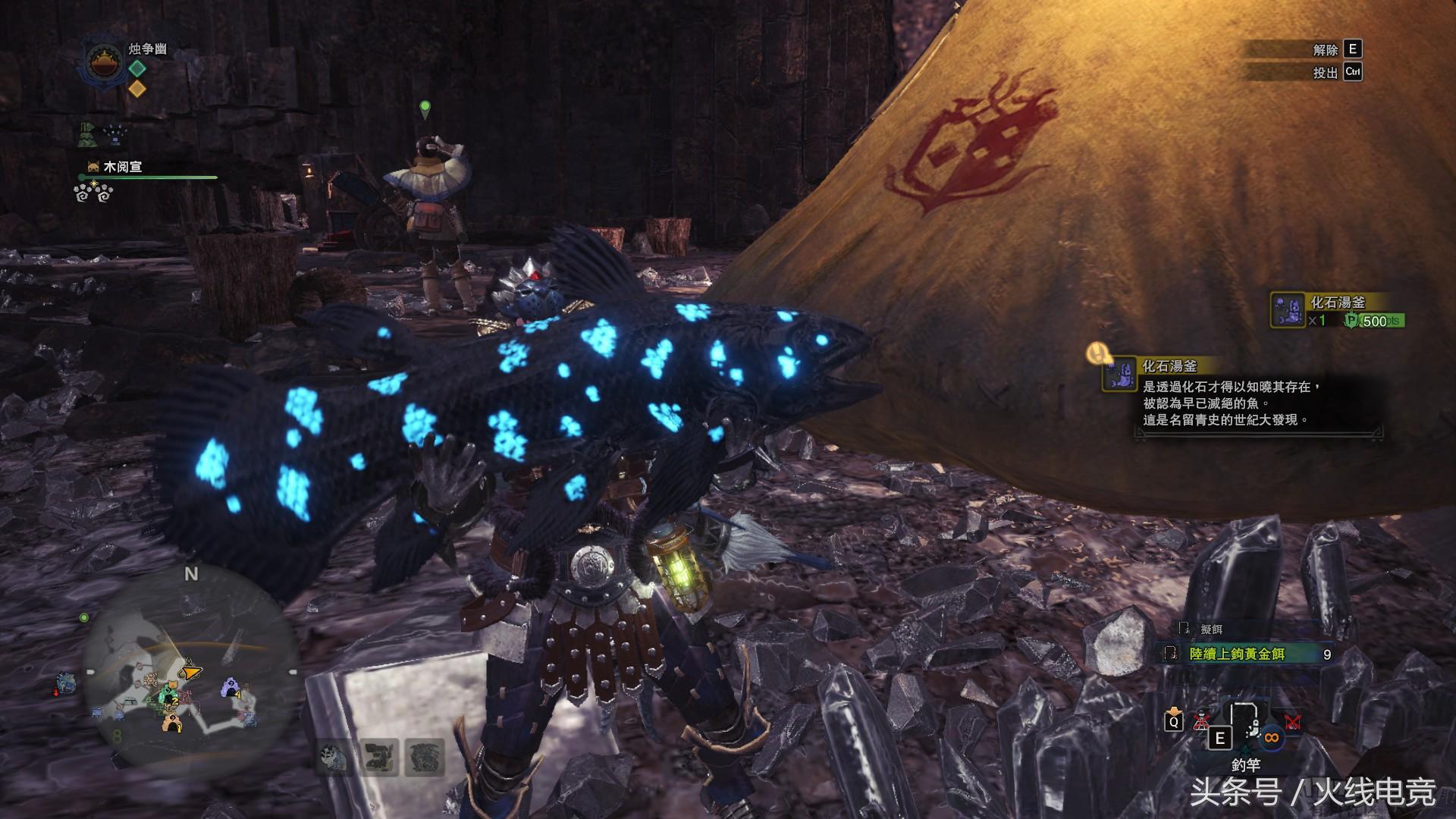Click the orange player arrow on minimap
Screen dimensions: 1456x819
(x=190, y=672)
